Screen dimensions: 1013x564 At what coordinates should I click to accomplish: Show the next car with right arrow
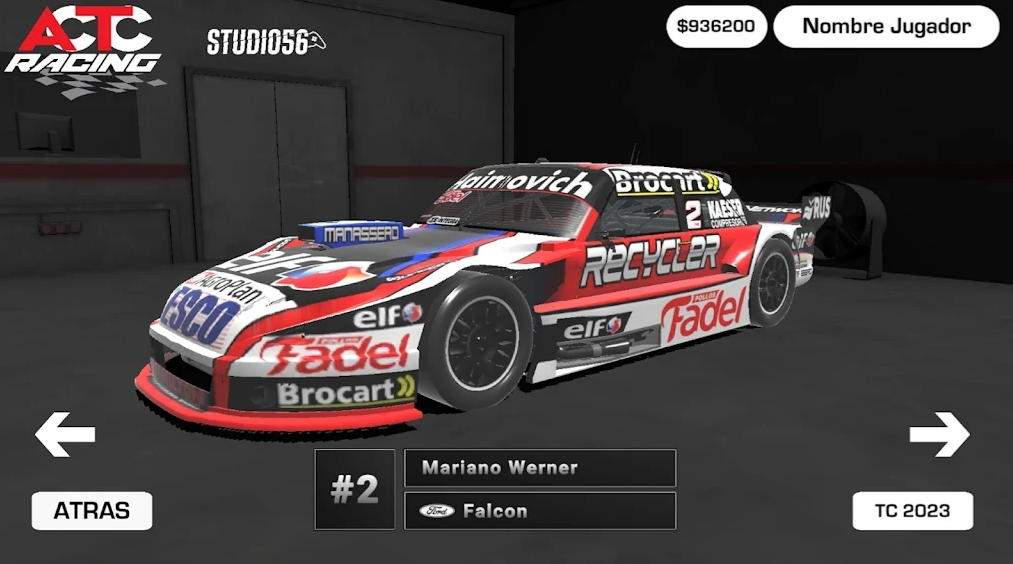[x=939, y=434]
